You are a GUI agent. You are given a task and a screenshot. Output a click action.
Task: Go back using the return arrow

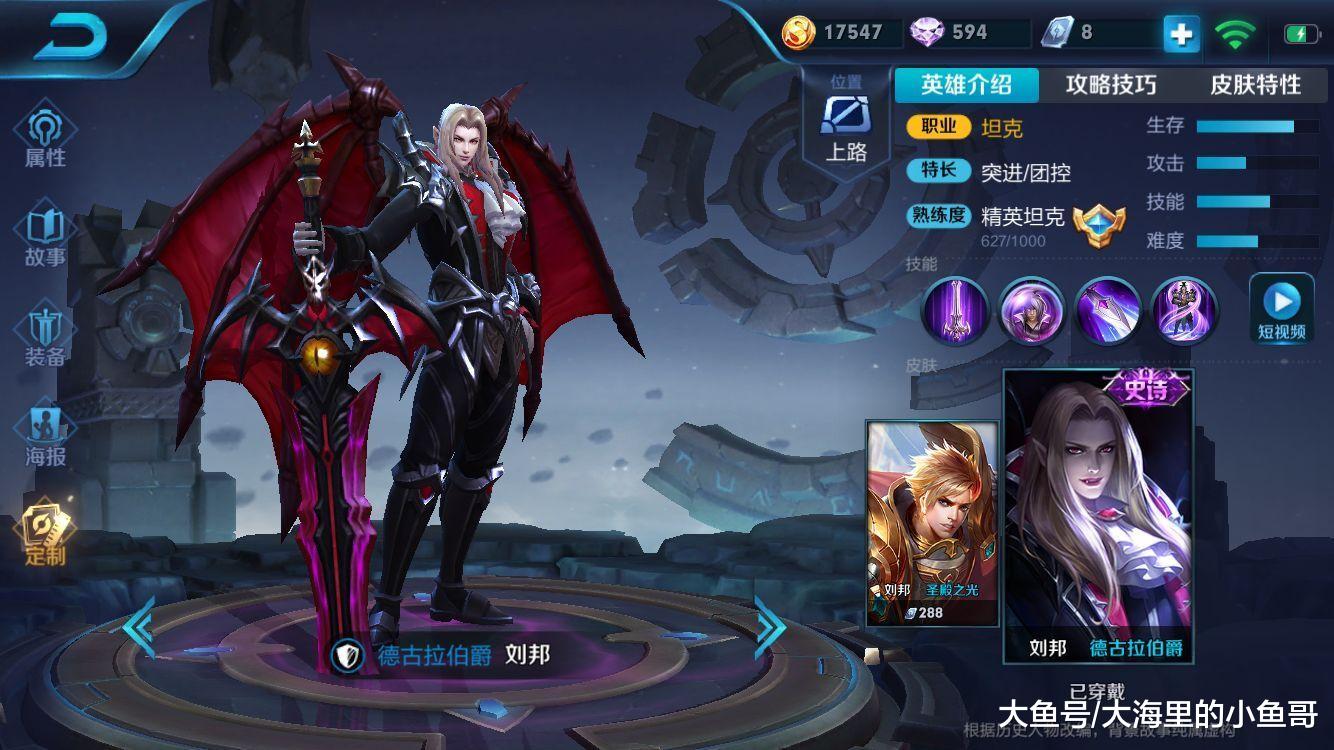point(70,38)
